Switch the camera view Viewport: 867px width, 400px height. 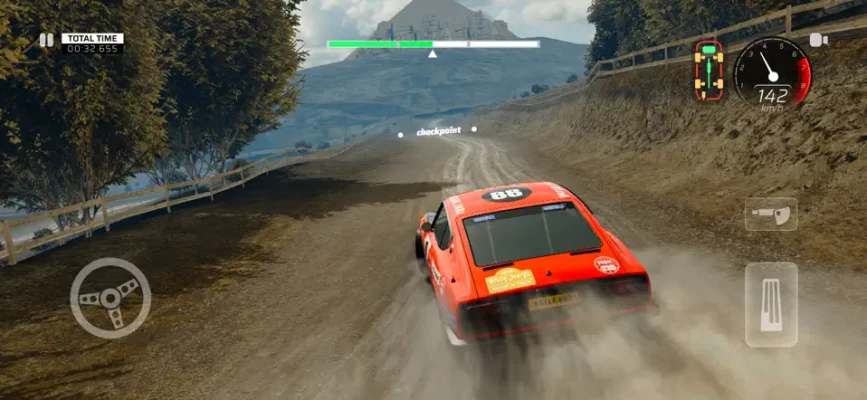818,40
